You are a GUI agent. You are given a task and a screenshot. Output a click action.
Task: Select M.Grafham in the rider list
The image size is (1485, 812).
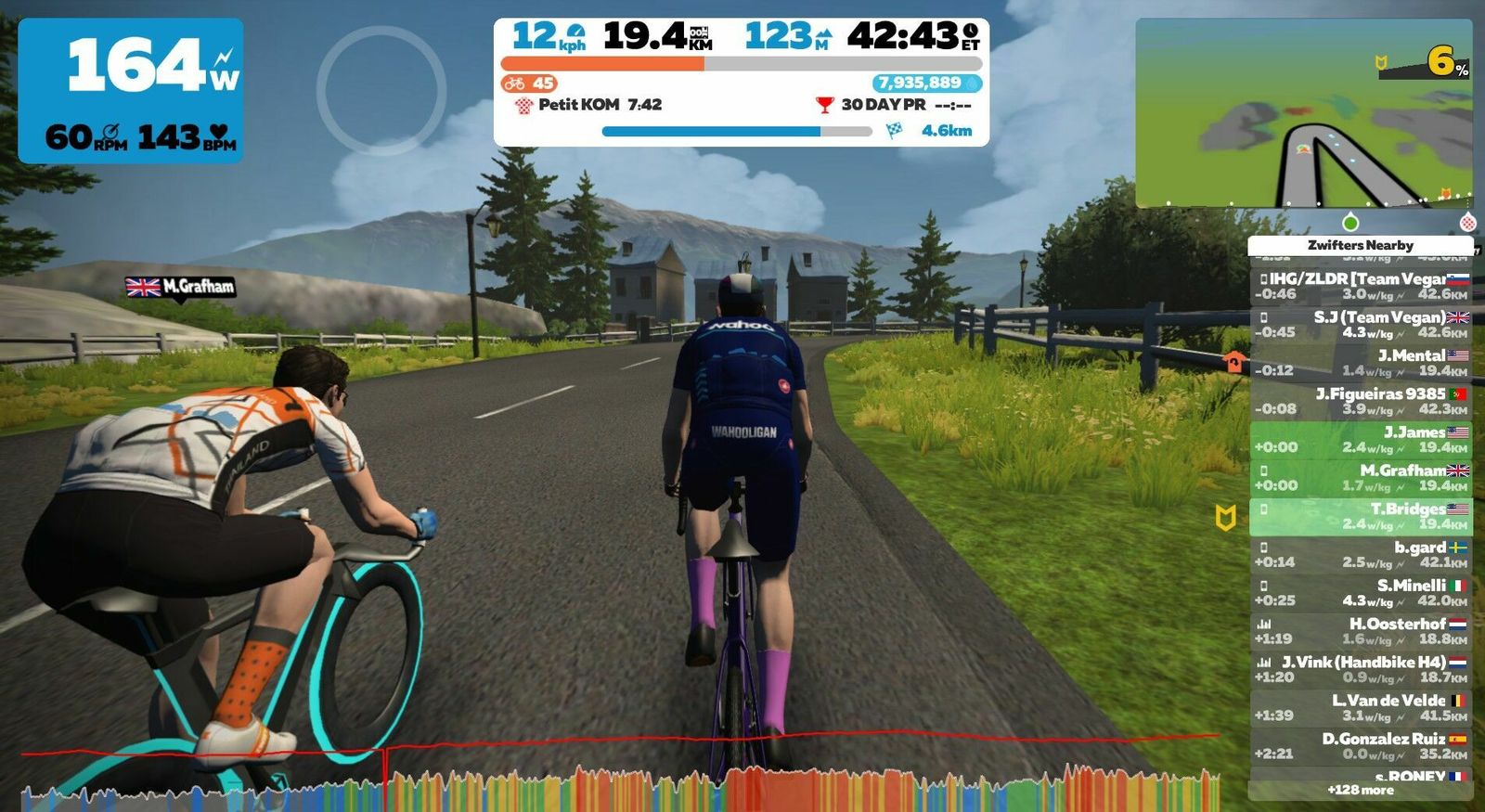[1361, 477]
